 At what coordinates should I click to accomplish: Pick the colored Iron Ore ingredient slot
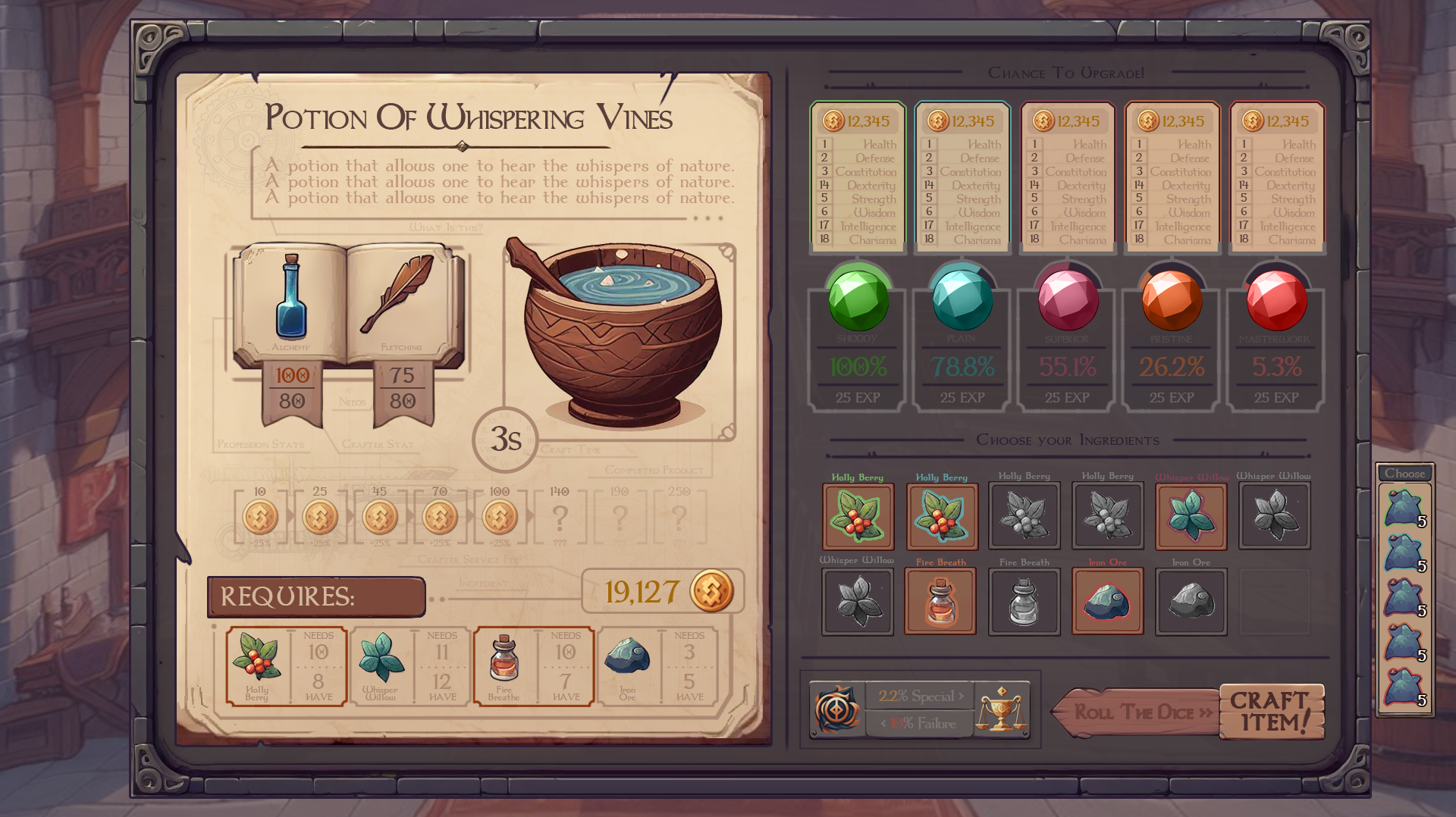(x=1107, y=602)
